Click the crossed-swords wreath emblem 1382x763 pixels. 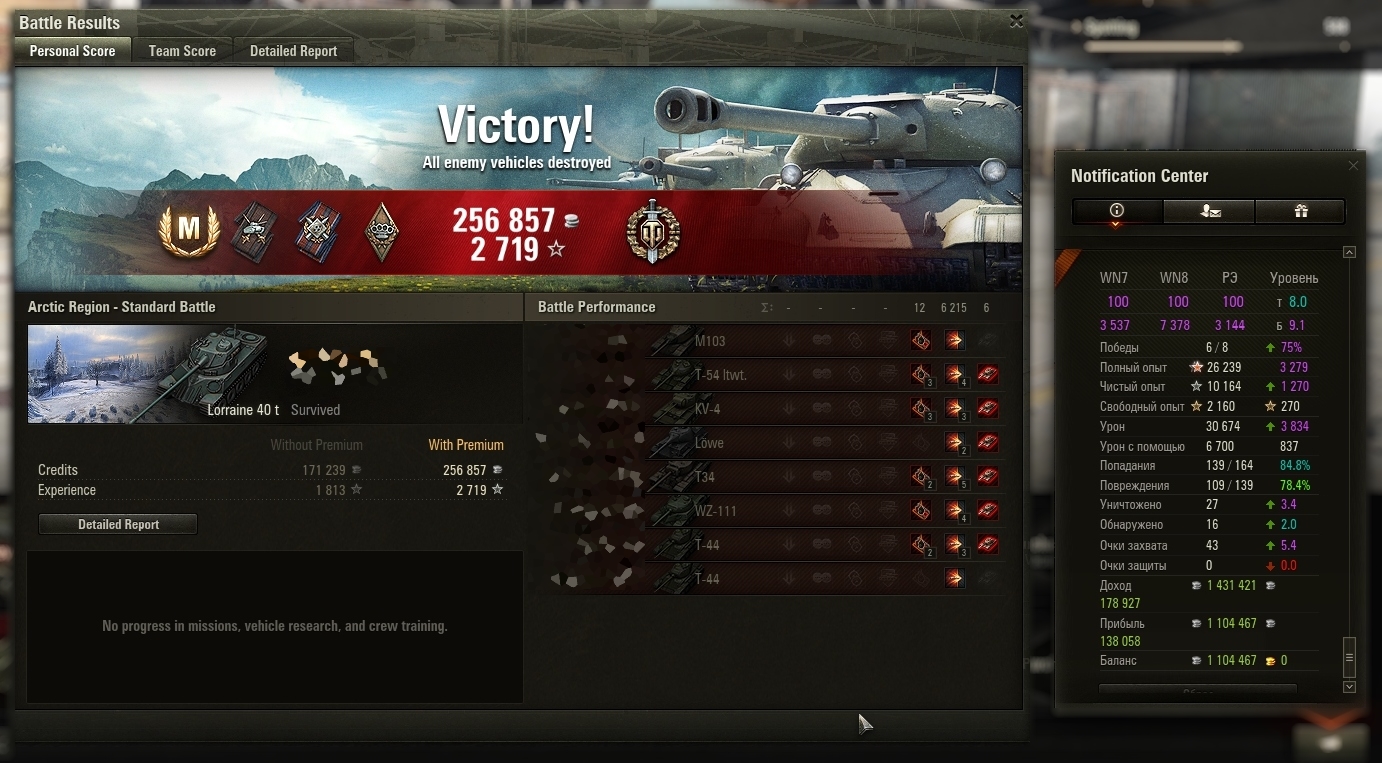point(652,230)
